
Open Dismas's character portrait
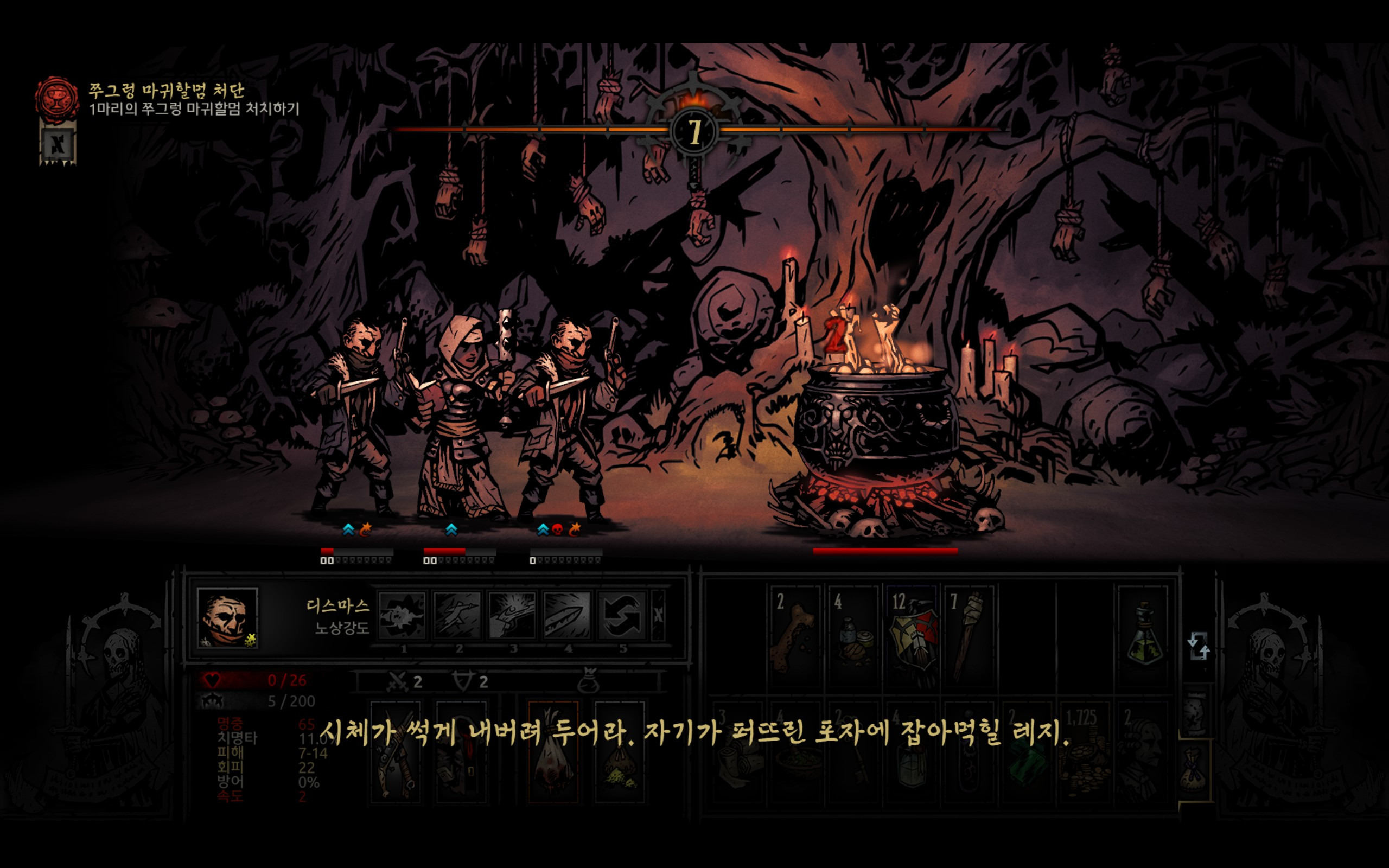227,618
